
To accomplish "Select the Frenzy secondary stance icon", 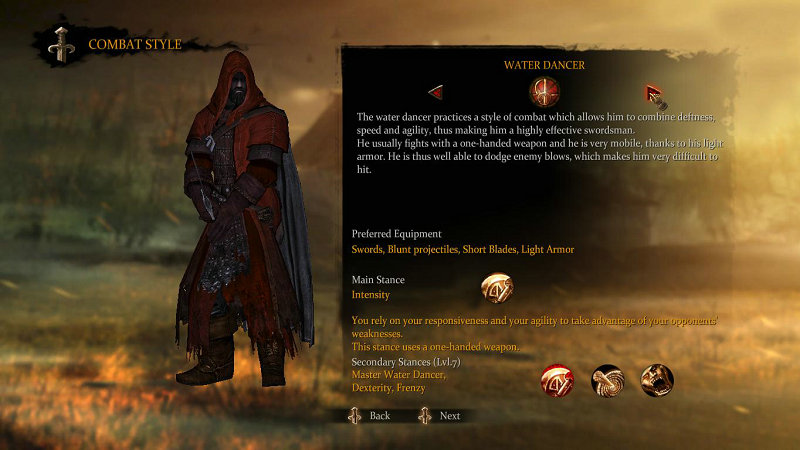I will point(657,380).
